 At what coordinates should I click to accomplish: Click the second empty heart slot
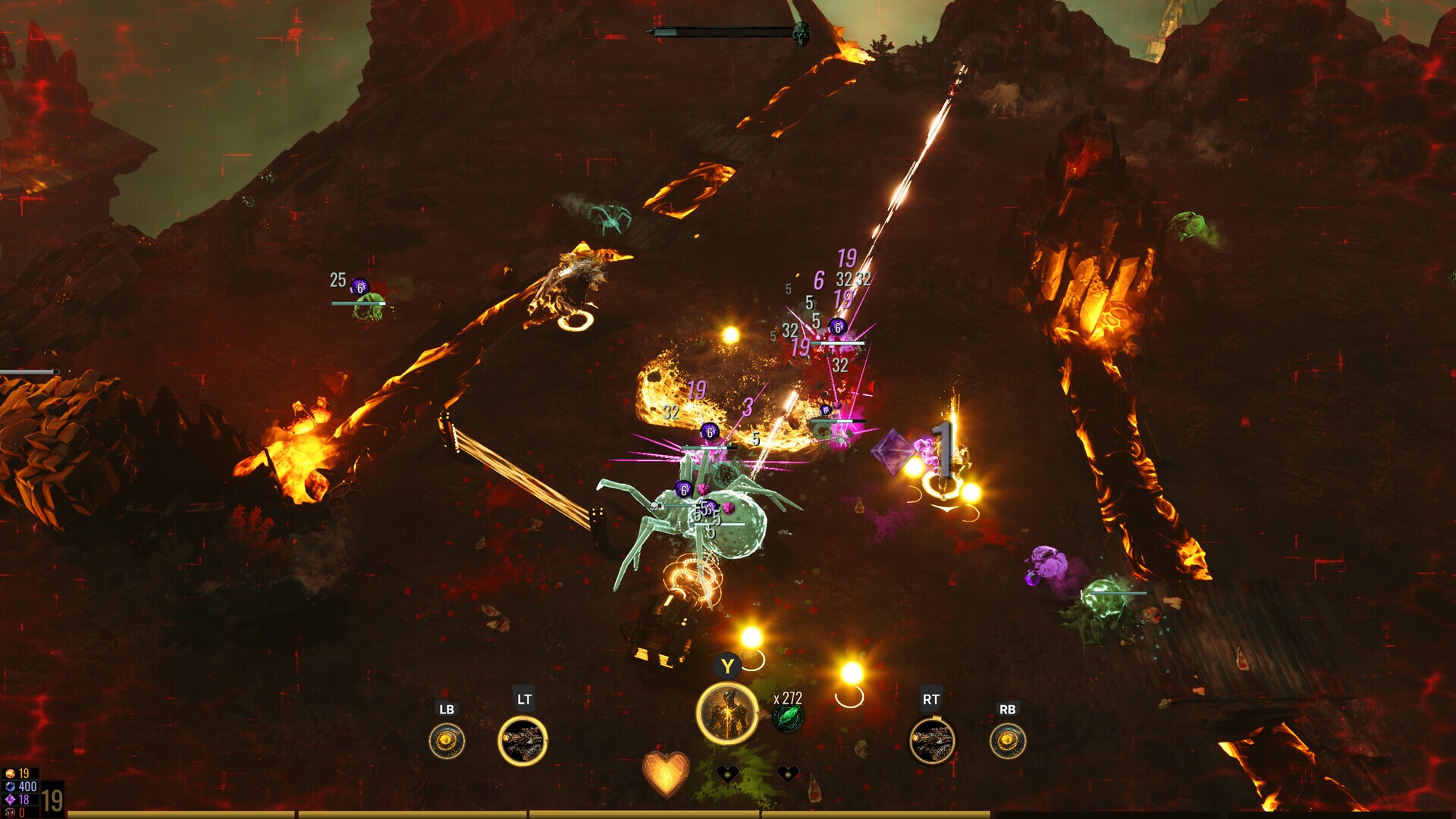point(789,773)
